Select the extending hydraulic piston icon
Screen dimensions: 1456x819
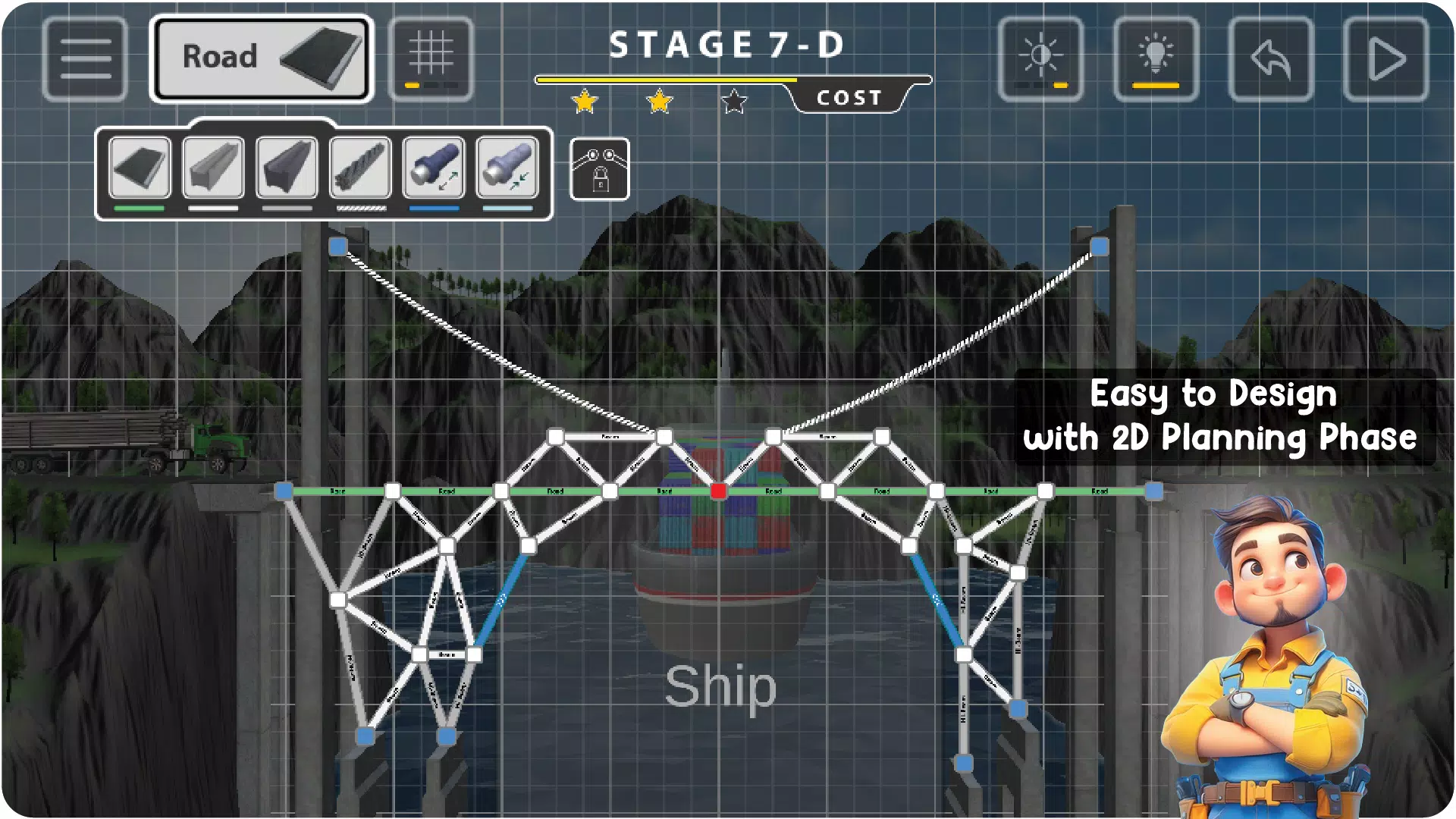click(x=433, y=165)
